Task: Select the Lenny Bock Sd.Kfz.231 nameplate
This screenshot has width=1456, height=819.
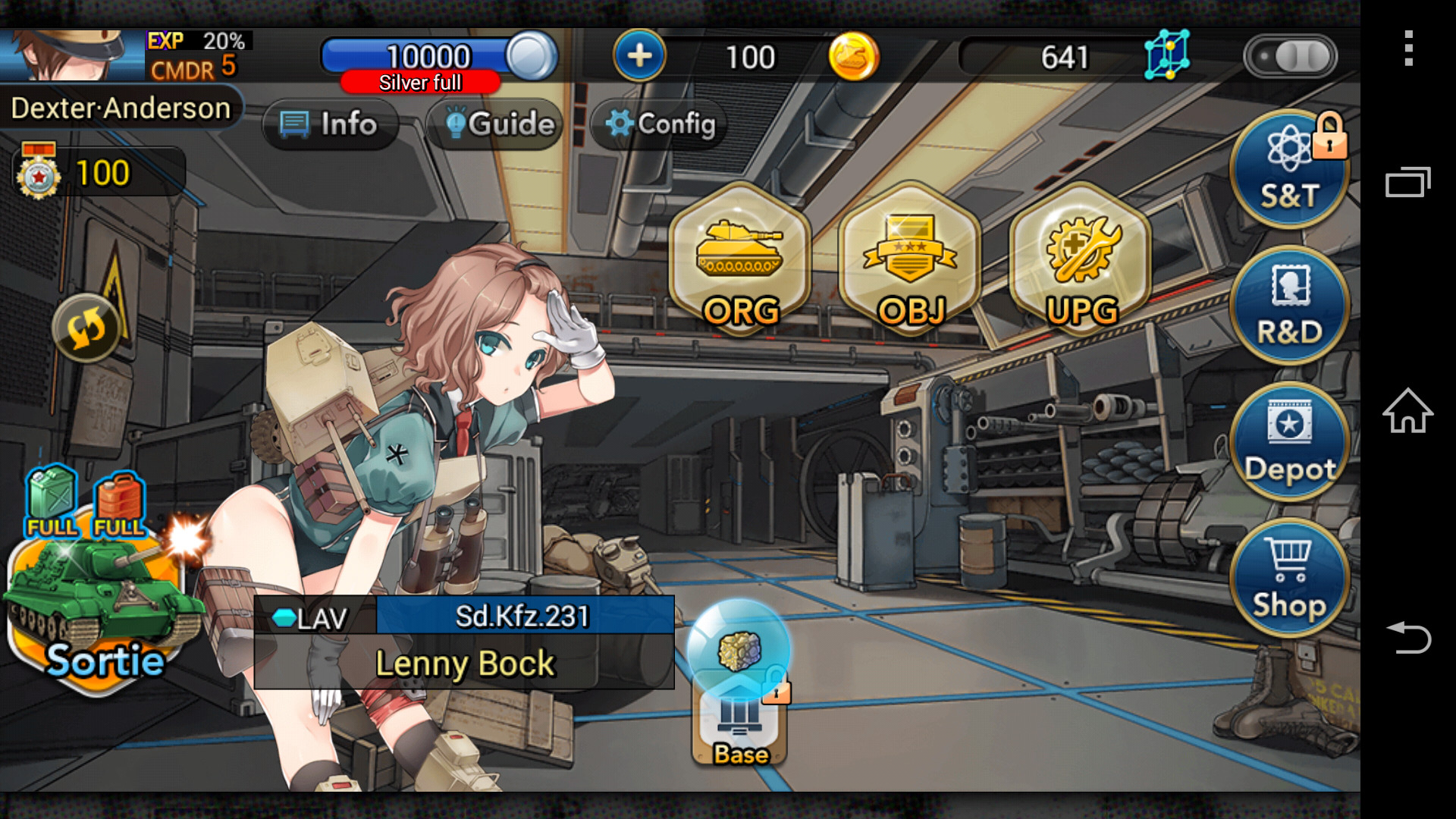Action: tap(465, 641)
